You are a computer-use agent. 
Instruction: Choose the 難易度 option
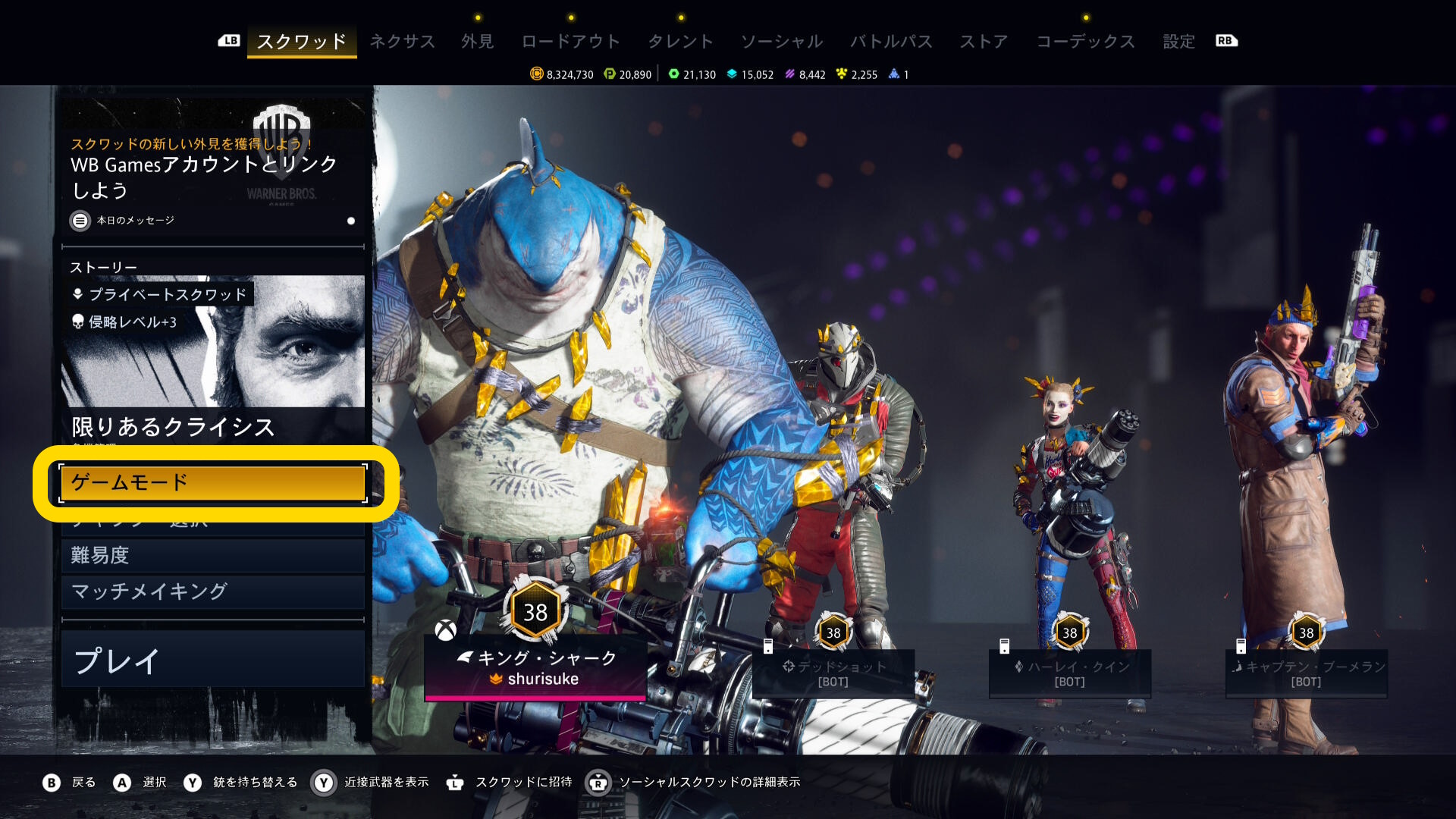pyautogui.click(x=213, y=555)
